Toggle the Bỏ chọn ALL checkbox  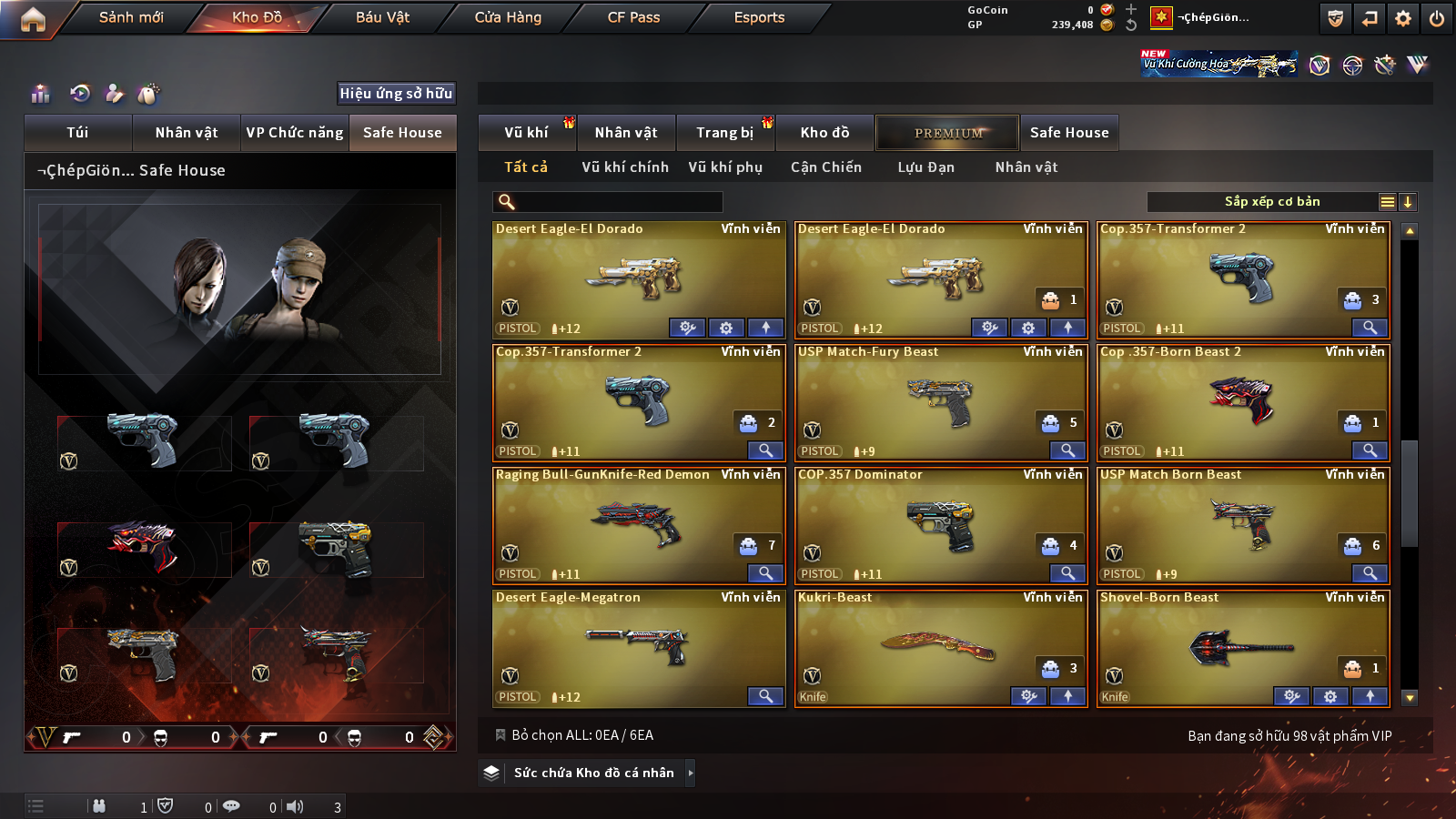(500, 735)
